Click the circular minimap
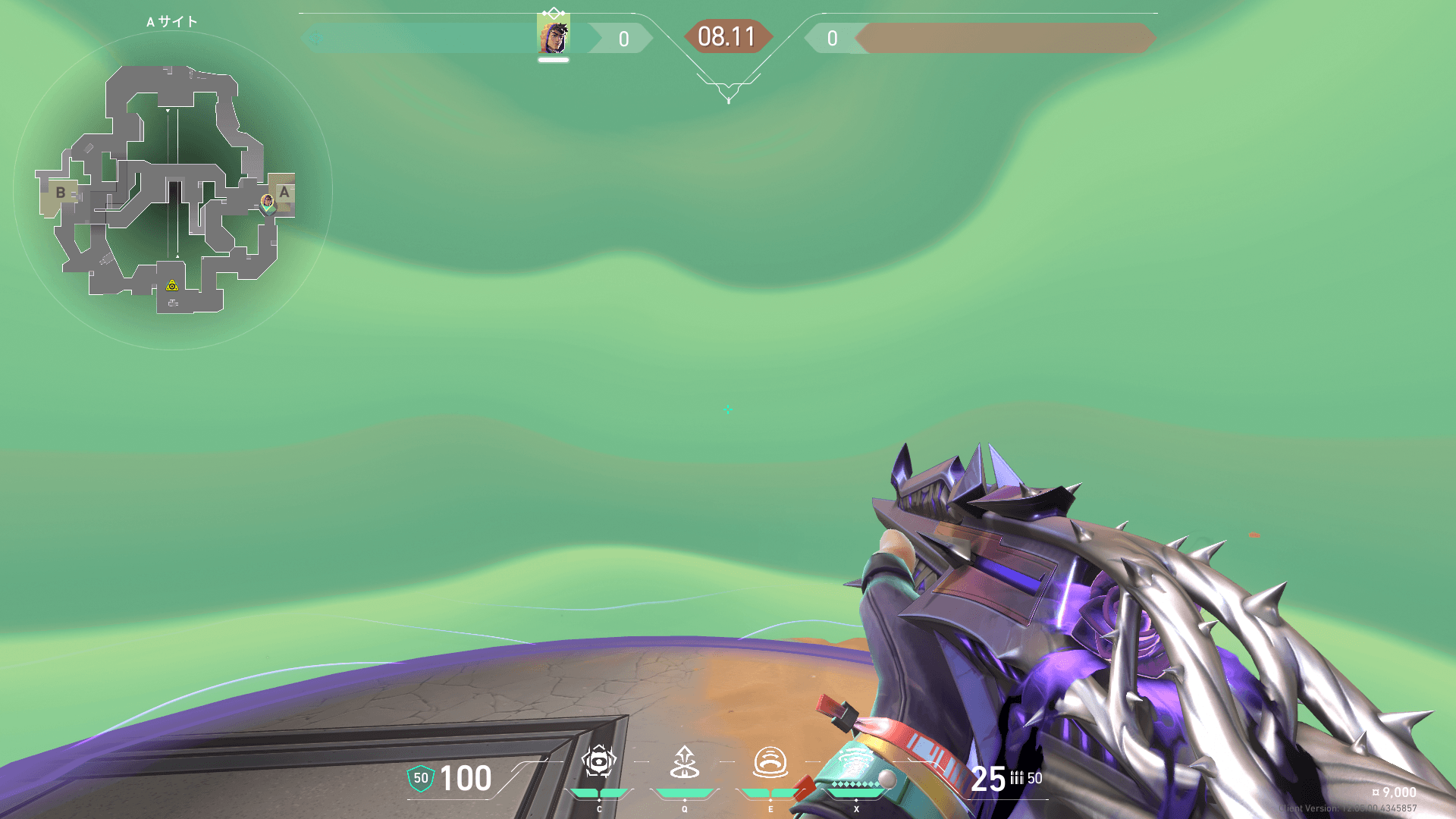 [x=172, y=190]
